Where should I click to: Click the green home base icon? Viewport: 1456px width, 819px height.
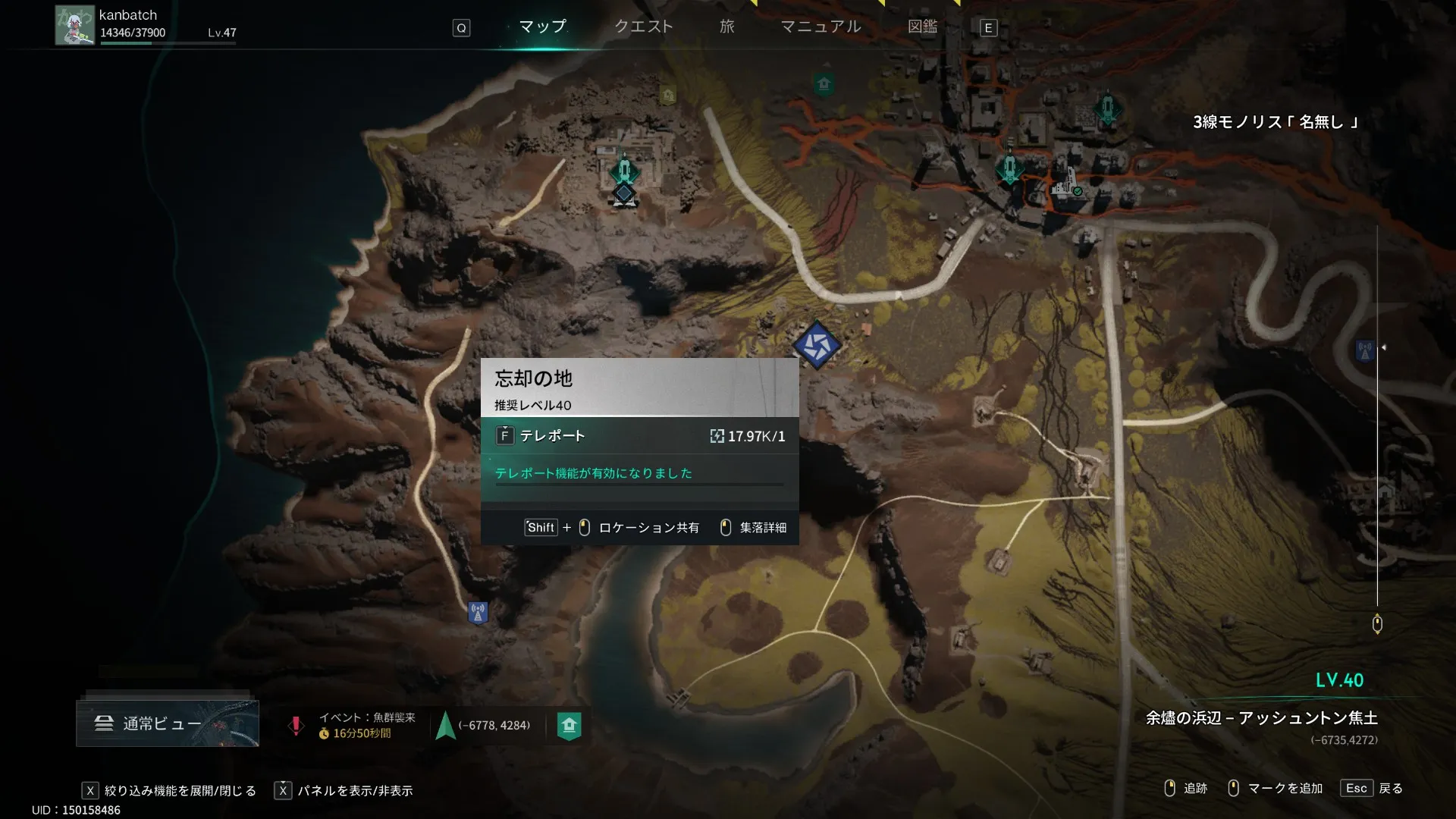pyautogui.click(x=569, y=726)
